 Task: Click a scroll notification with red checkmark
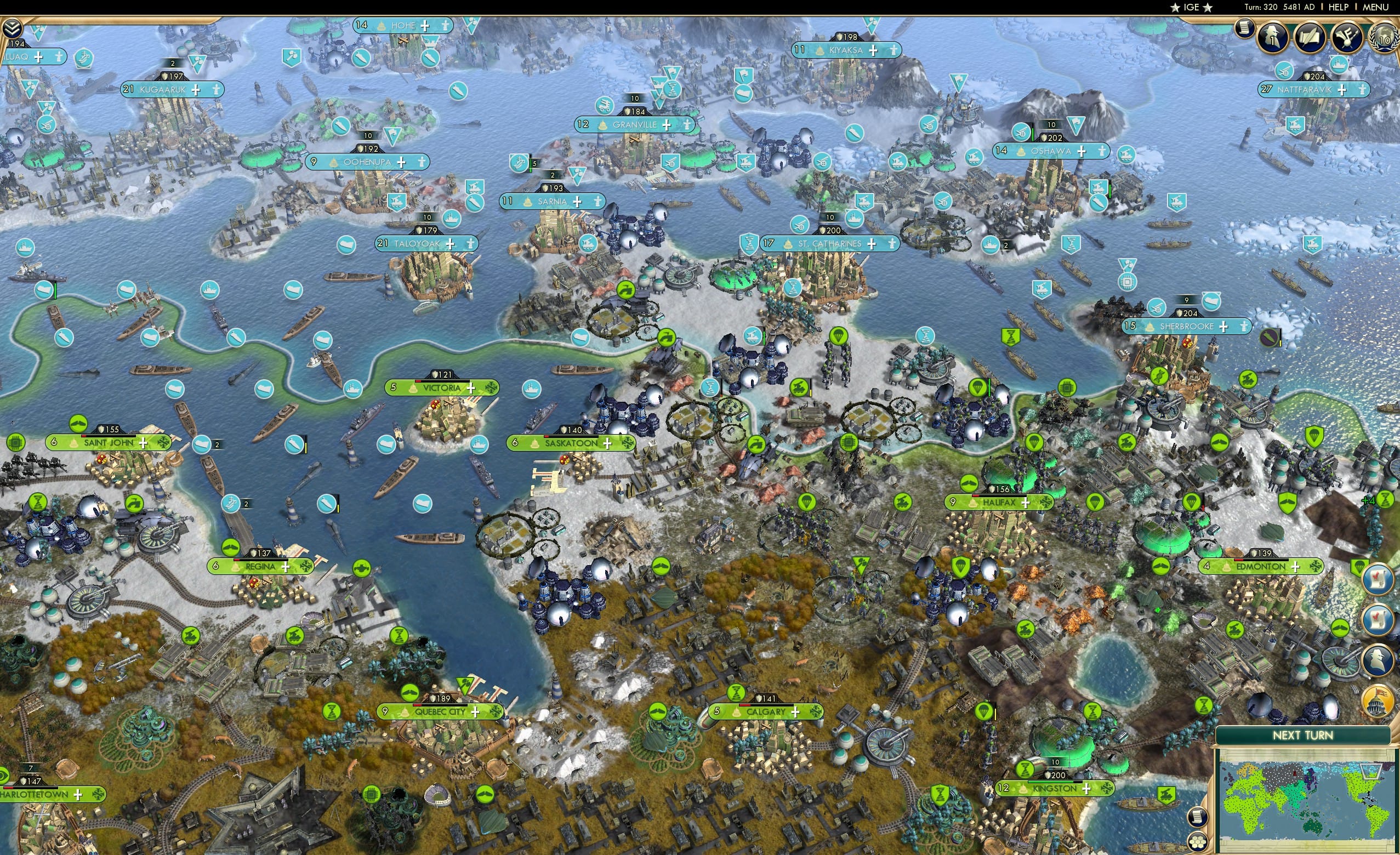pyautogui.click(x=1379, y=579)
